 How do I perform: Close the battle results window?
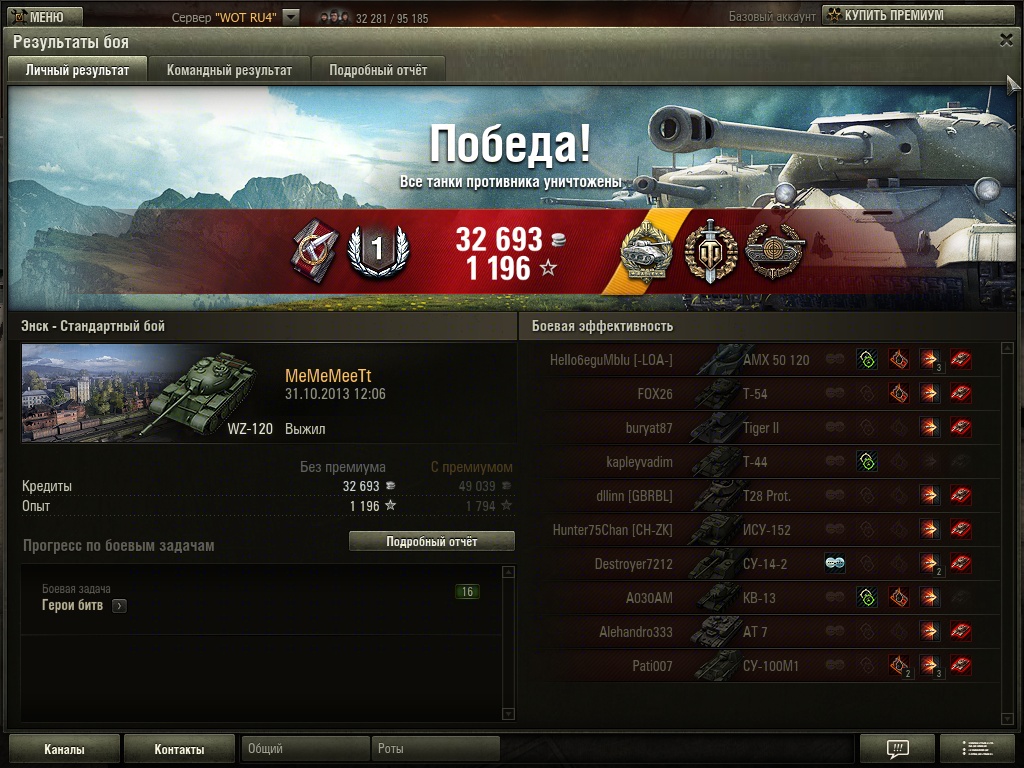click(x=1006, y=40)
